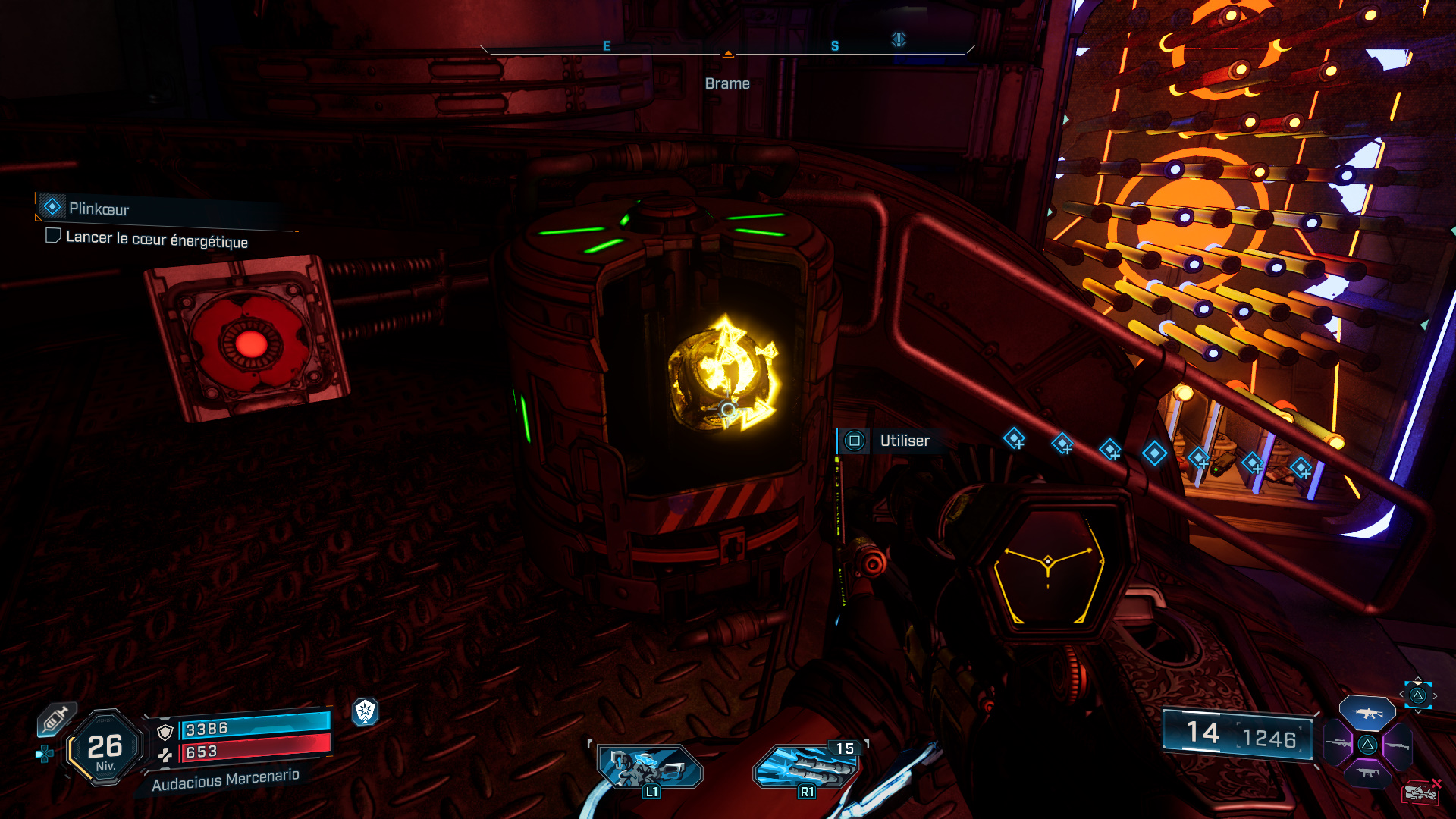Tick the Lancer le cœur énergétique objective

(53, 236)
